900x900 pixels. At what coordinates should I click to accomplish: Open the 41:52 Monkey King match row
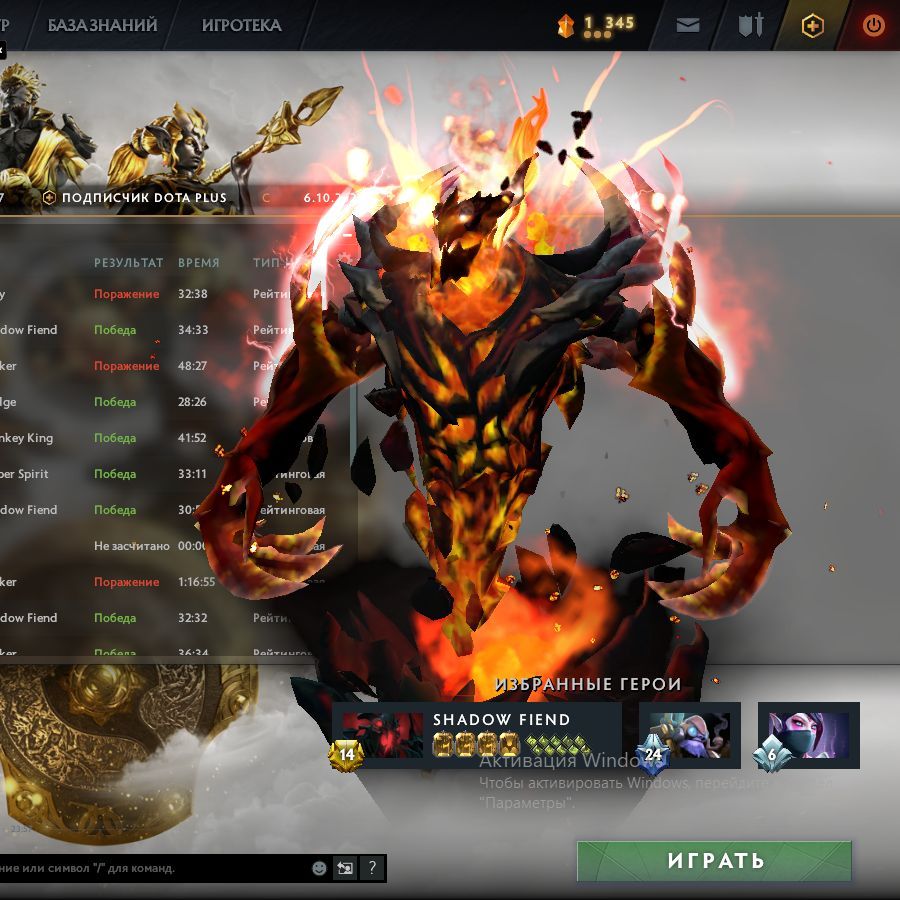[x=150, y=438]
